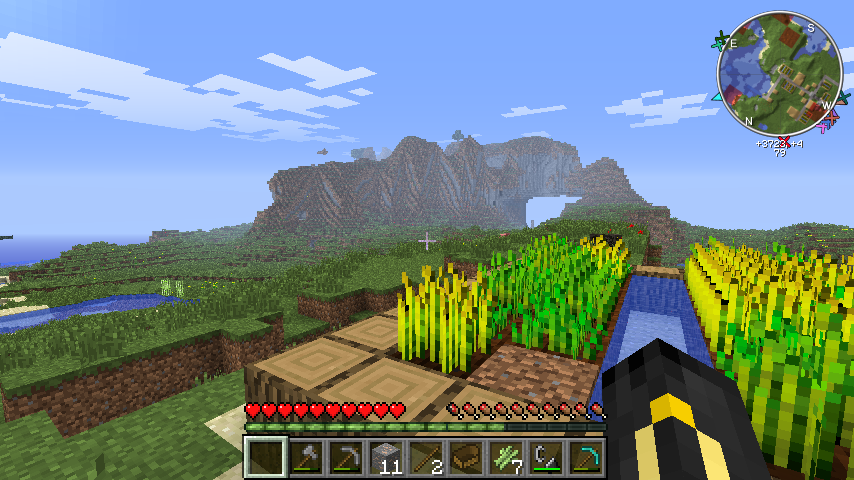854x480 pixels.
Task: Select the stone axe hotbar slot
Action: tap(306, 458)
